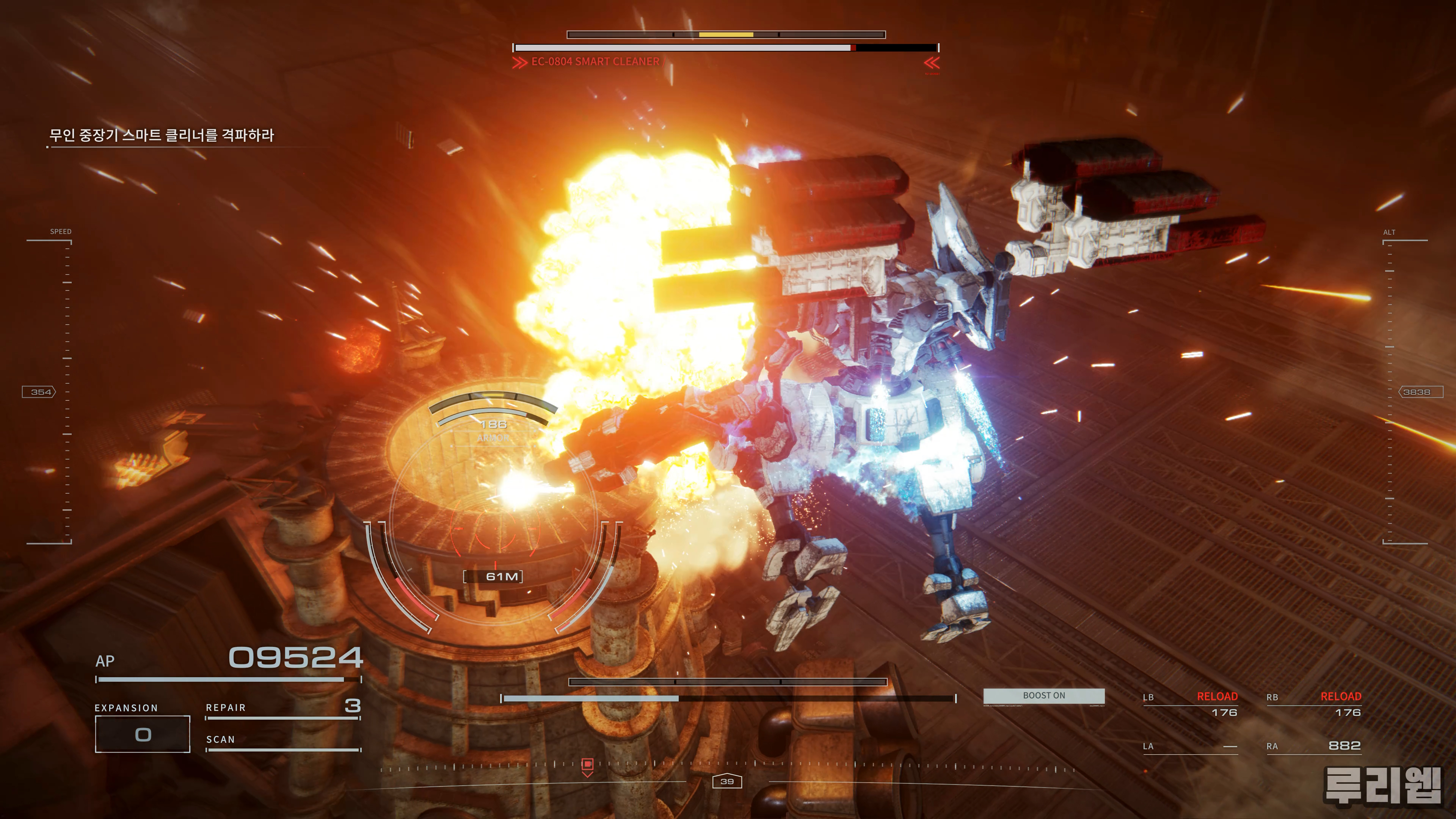Click the Korean mission objective tracker text
This screenshot has width=1456, height=819.
click(162, 135)
